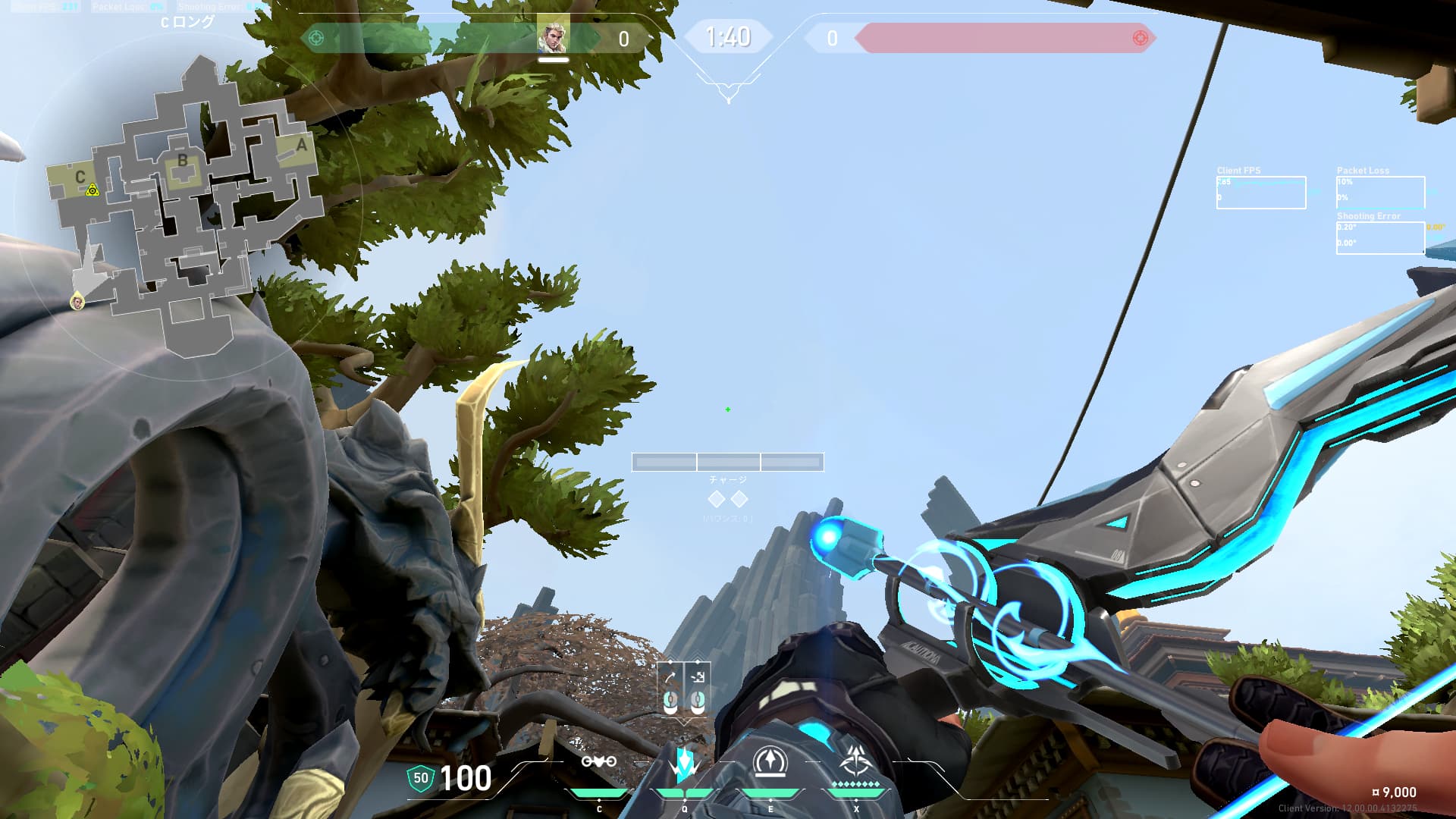
Task: Click the A site label on the minimap
Action: (301, 145)
